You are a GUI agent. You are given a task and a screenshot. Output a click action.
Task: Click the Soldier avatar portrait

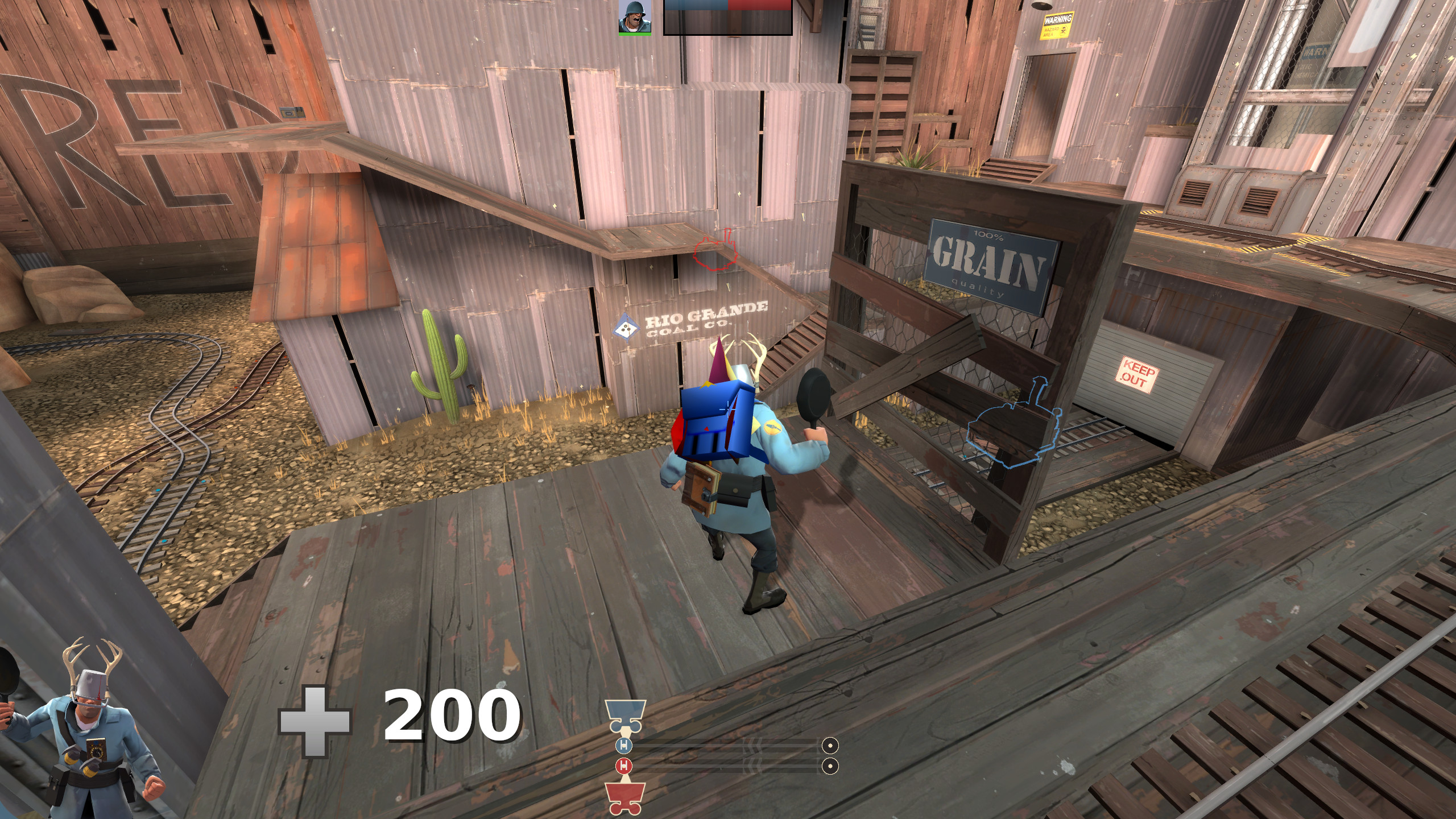tap(635, 18)
